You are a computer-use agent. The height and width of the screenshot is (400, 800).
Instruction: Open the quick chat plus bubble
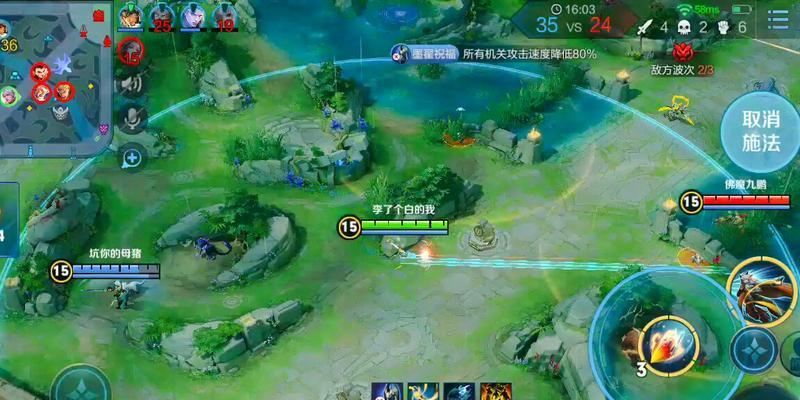click(x=131, y=157)
